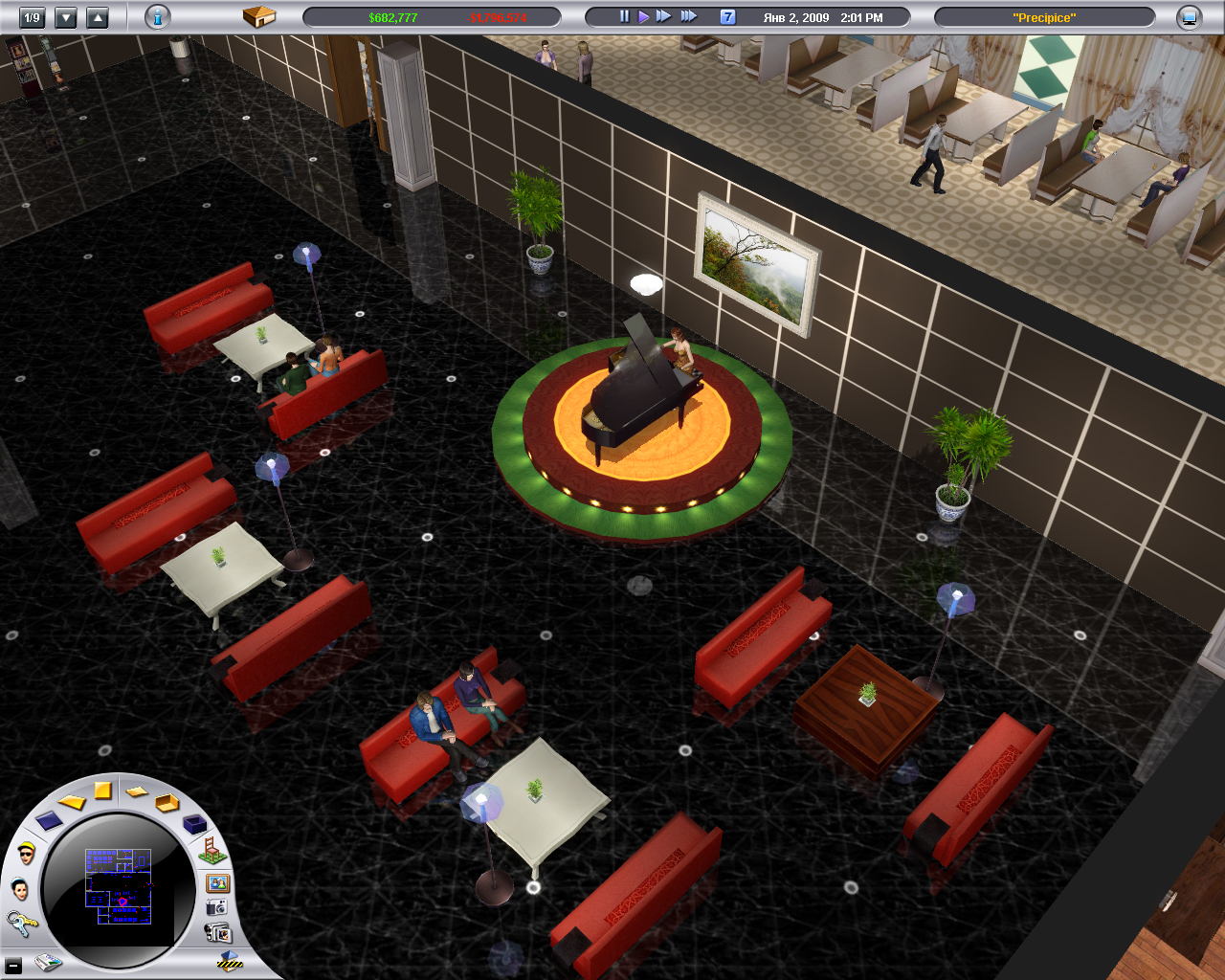Open the blue calendar icon
Viewport: 1225px width, 980px height.
[727, 17]
